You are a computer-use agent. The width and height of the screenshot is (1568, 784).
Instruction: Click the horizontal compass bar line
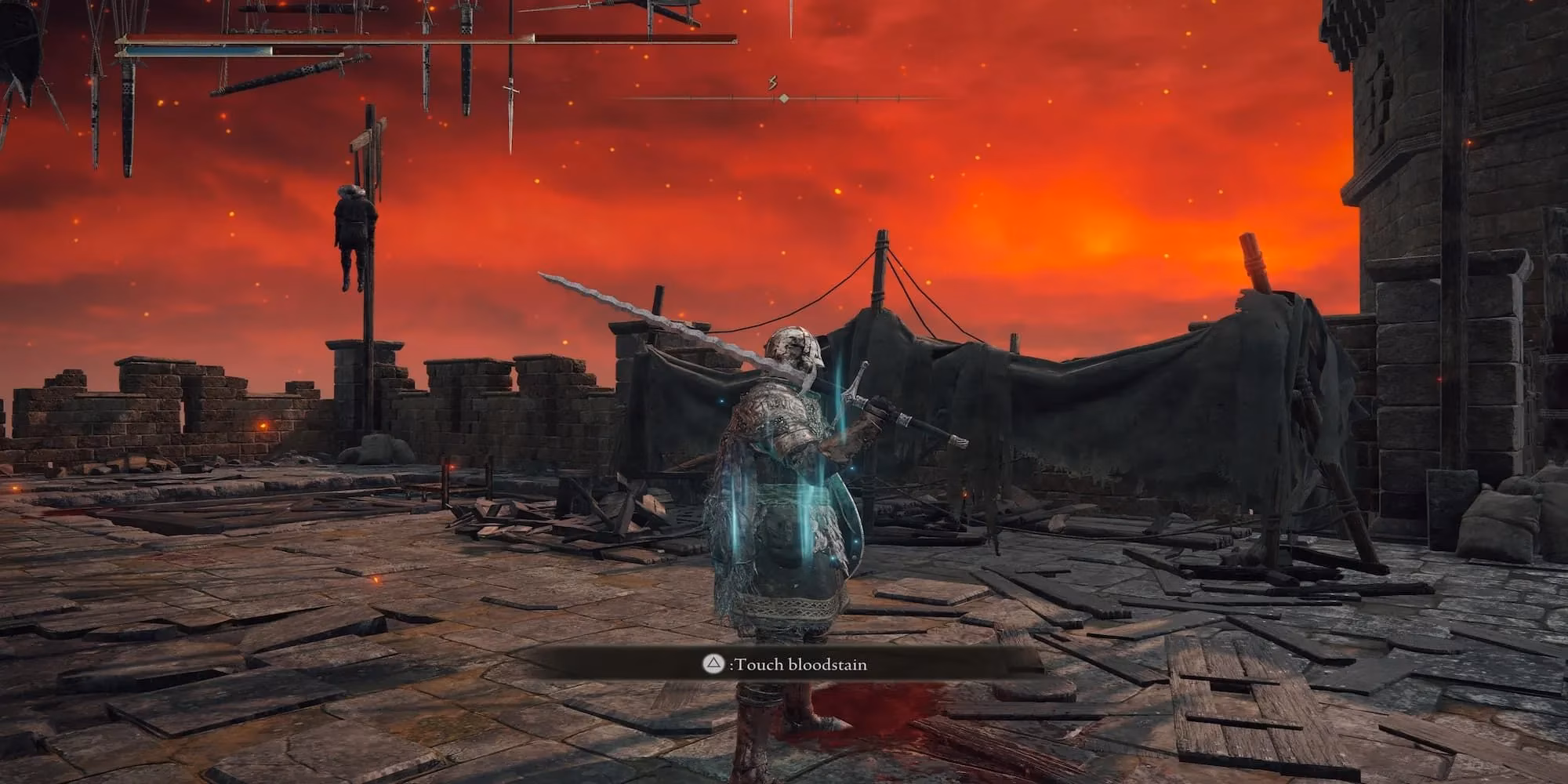[784, 97]
